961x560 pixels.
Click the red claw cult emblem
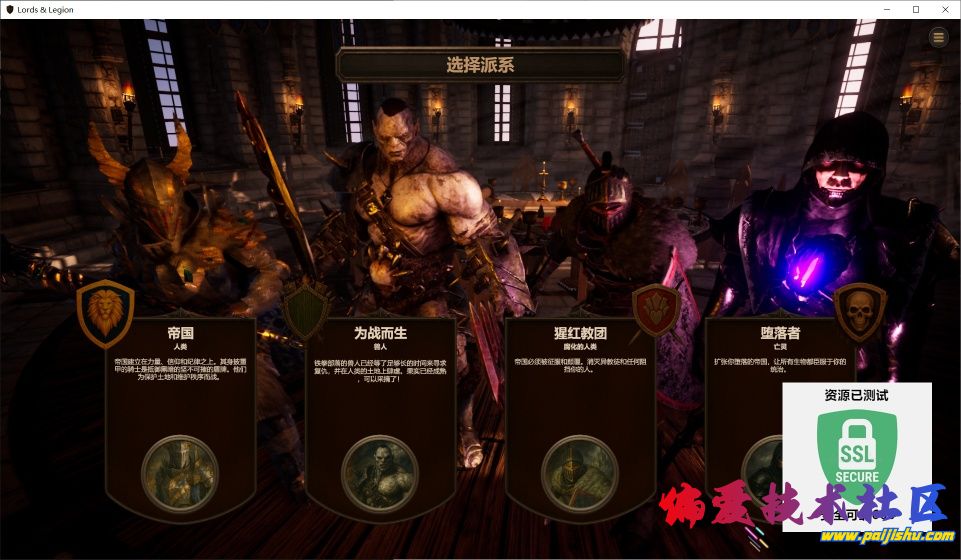tap(657, 308)
